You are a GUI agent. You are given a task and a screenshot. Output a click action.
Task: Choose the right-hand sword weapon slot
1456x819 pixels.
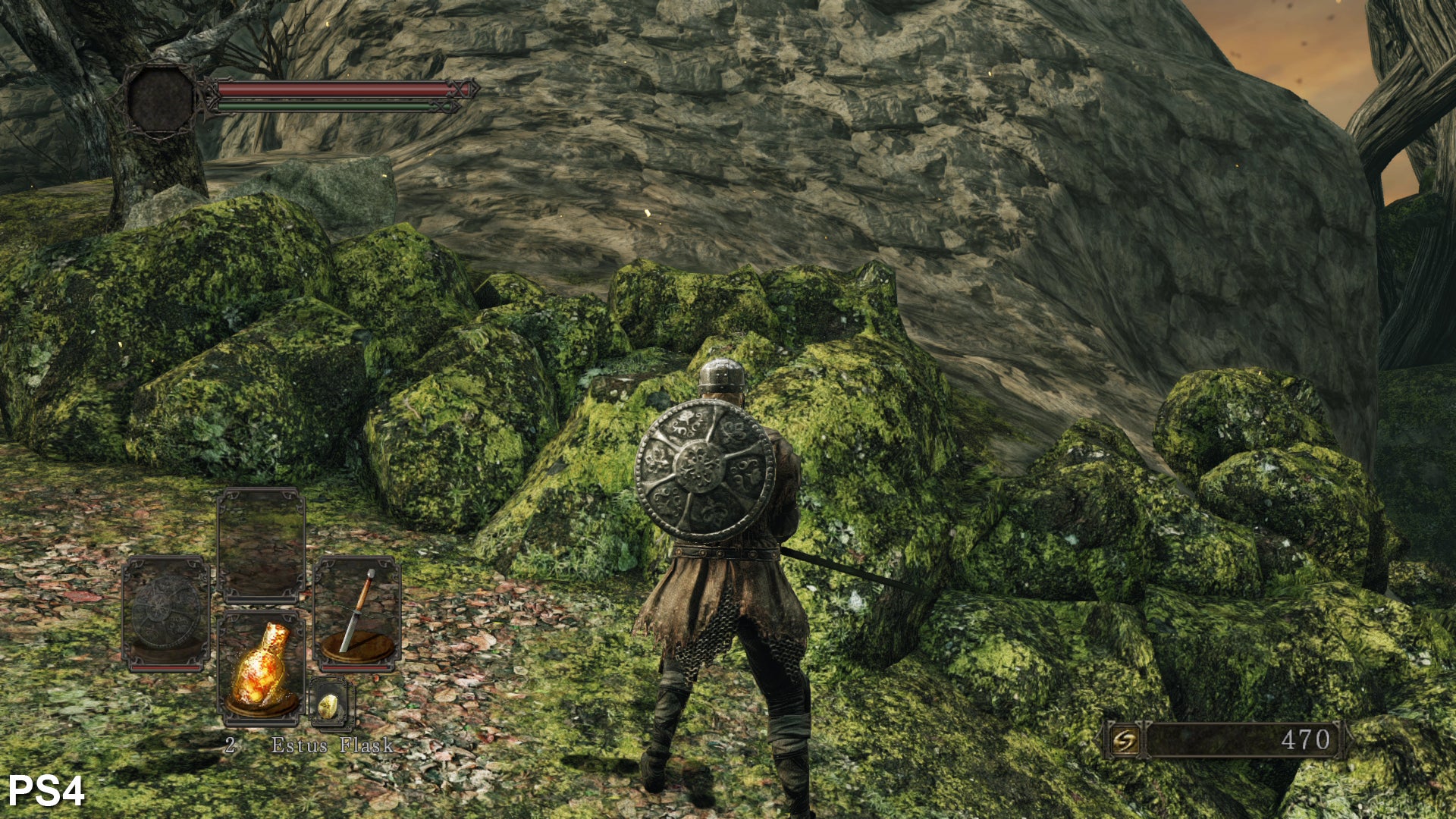(357, 613)
